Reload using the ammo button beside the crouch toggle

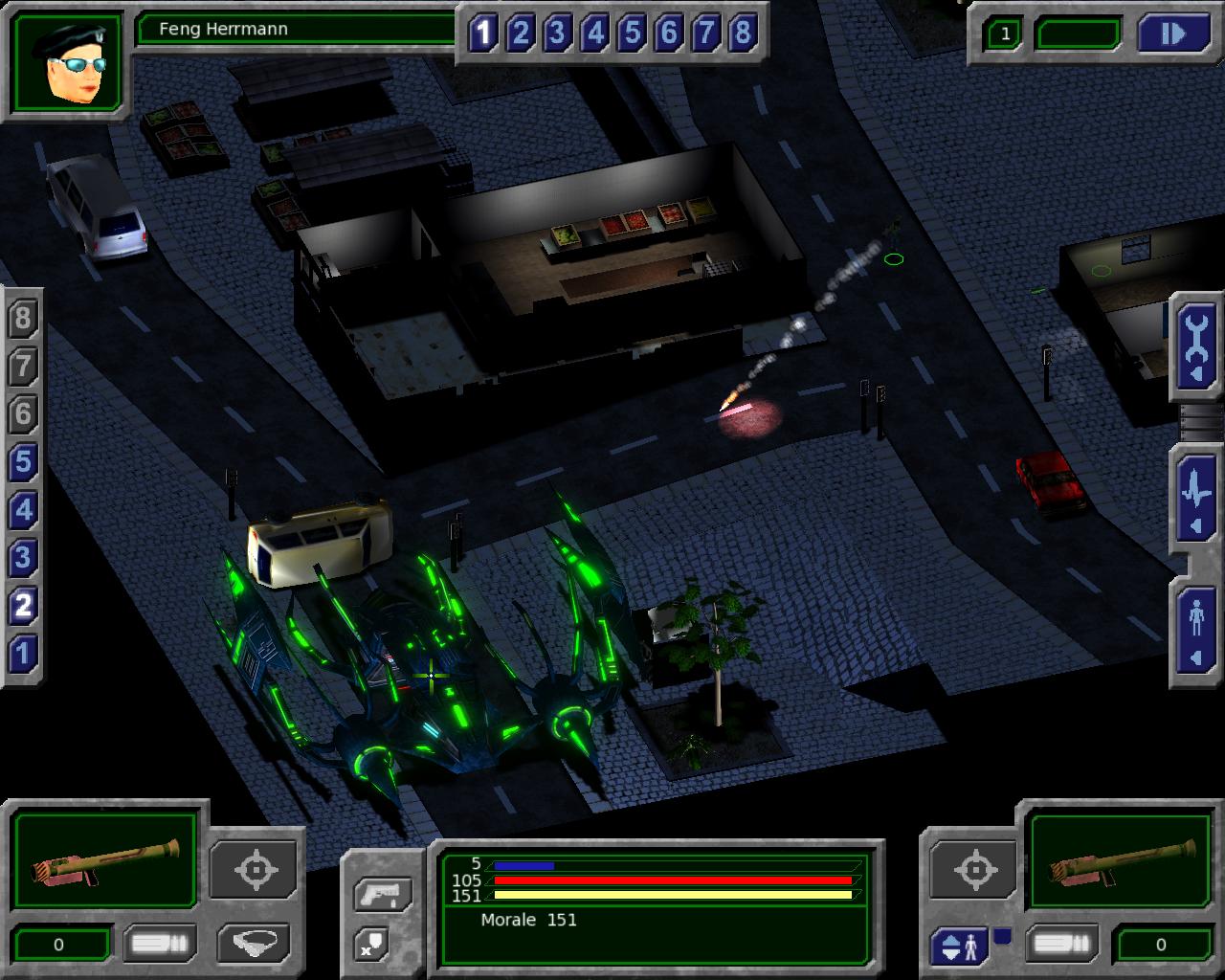coord(1060,945)
